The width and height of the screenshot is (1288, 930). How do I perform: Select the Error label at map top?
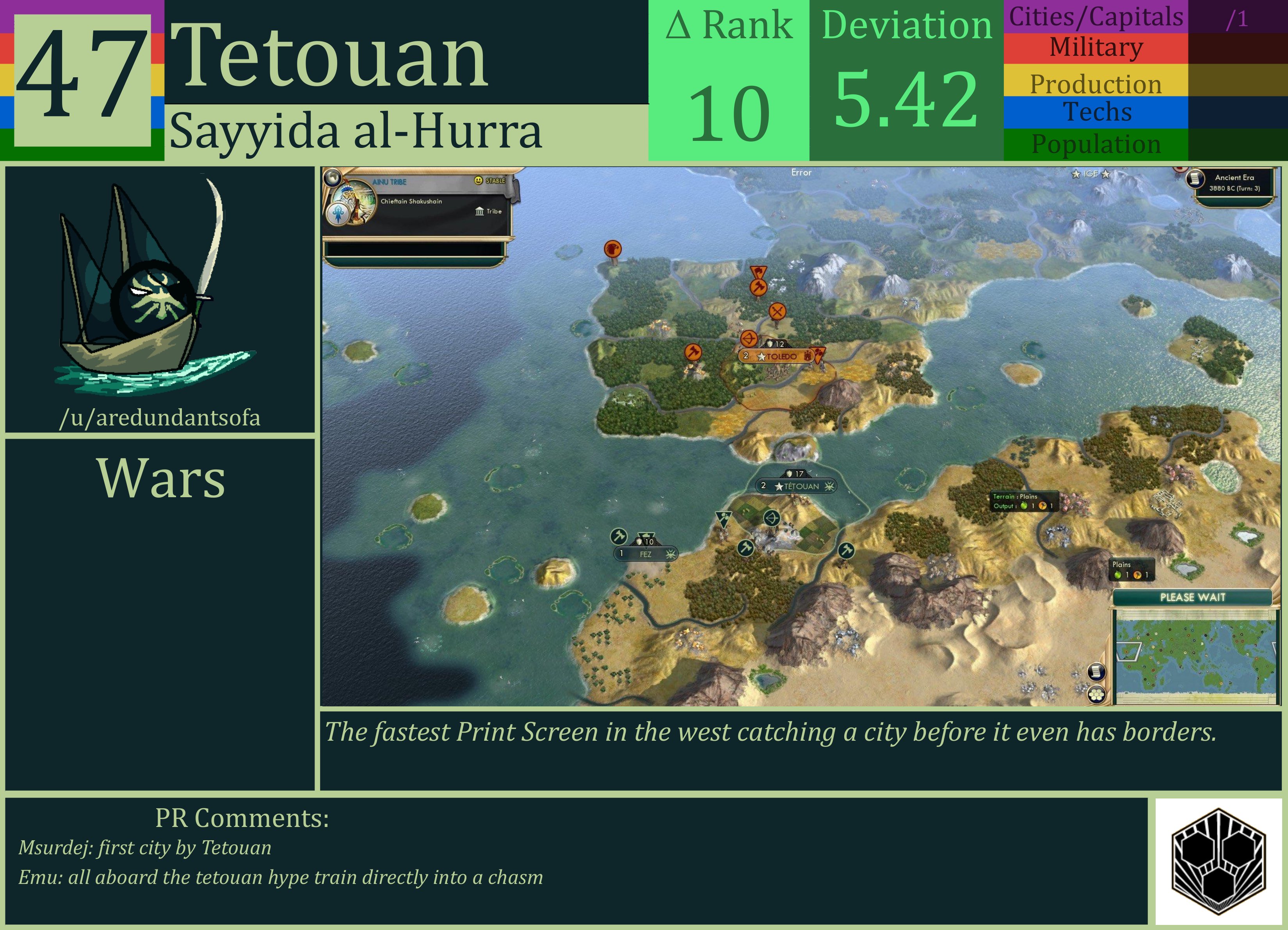coord(801,172)
